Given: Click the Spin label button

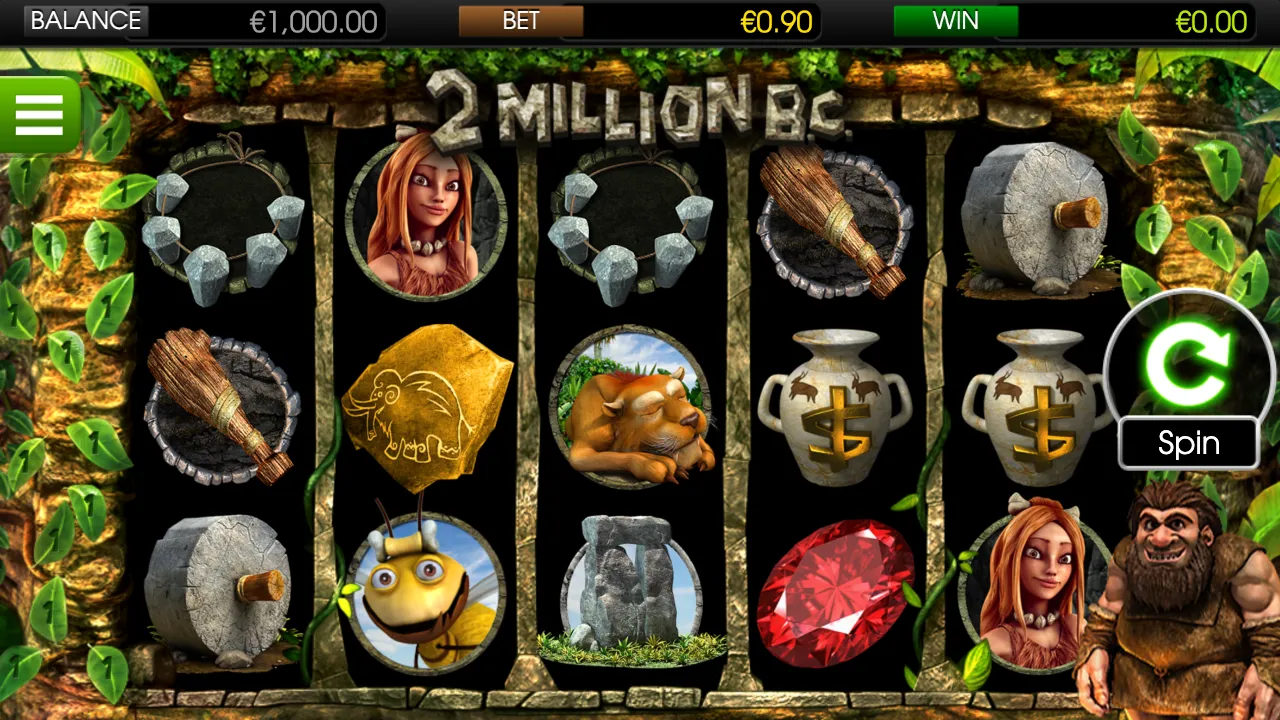Looking at the screenshot, I should pos(1188,442).
